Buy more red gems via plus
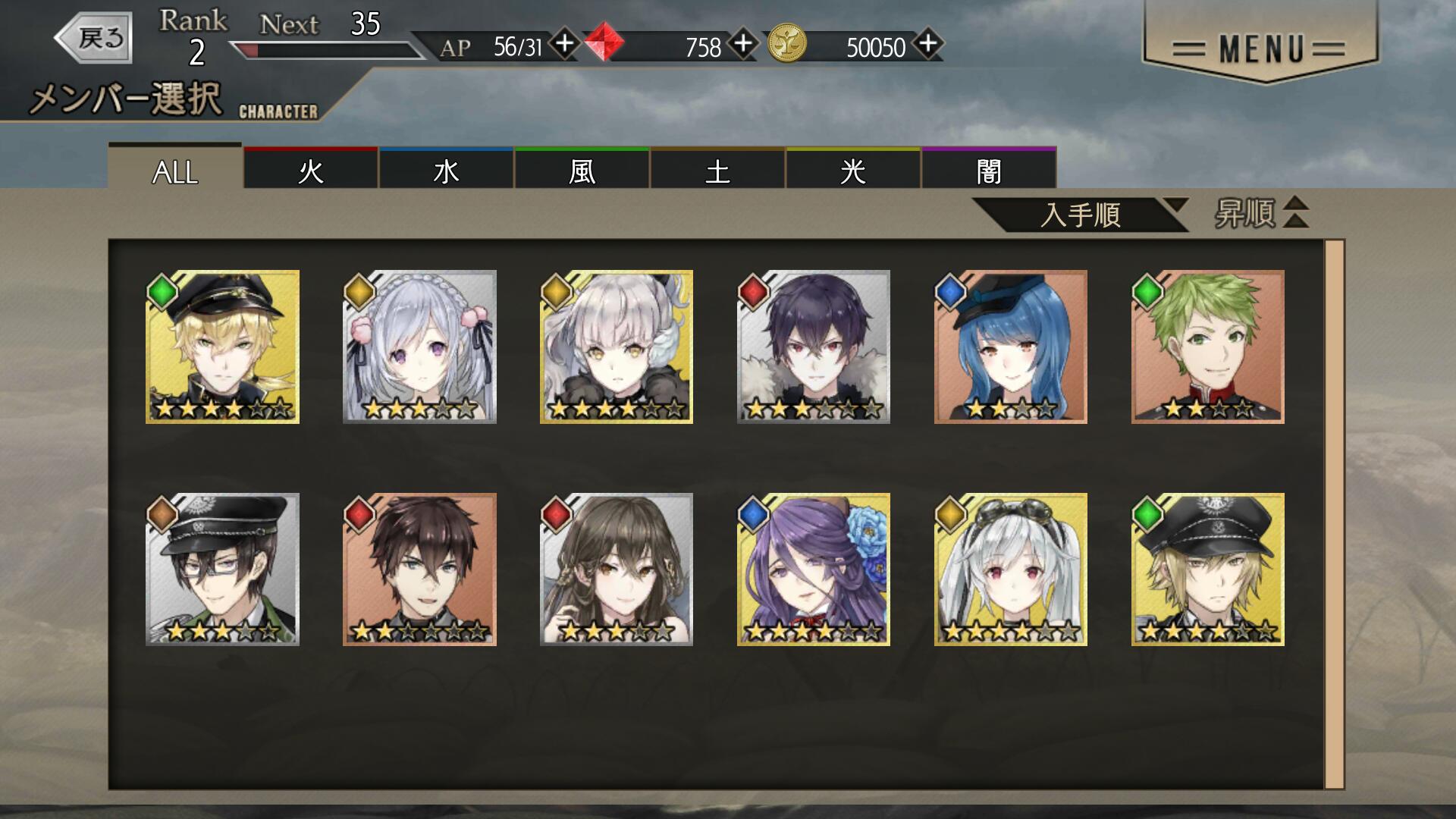Viewport: 1456px width, 819px height. (743, 44)
